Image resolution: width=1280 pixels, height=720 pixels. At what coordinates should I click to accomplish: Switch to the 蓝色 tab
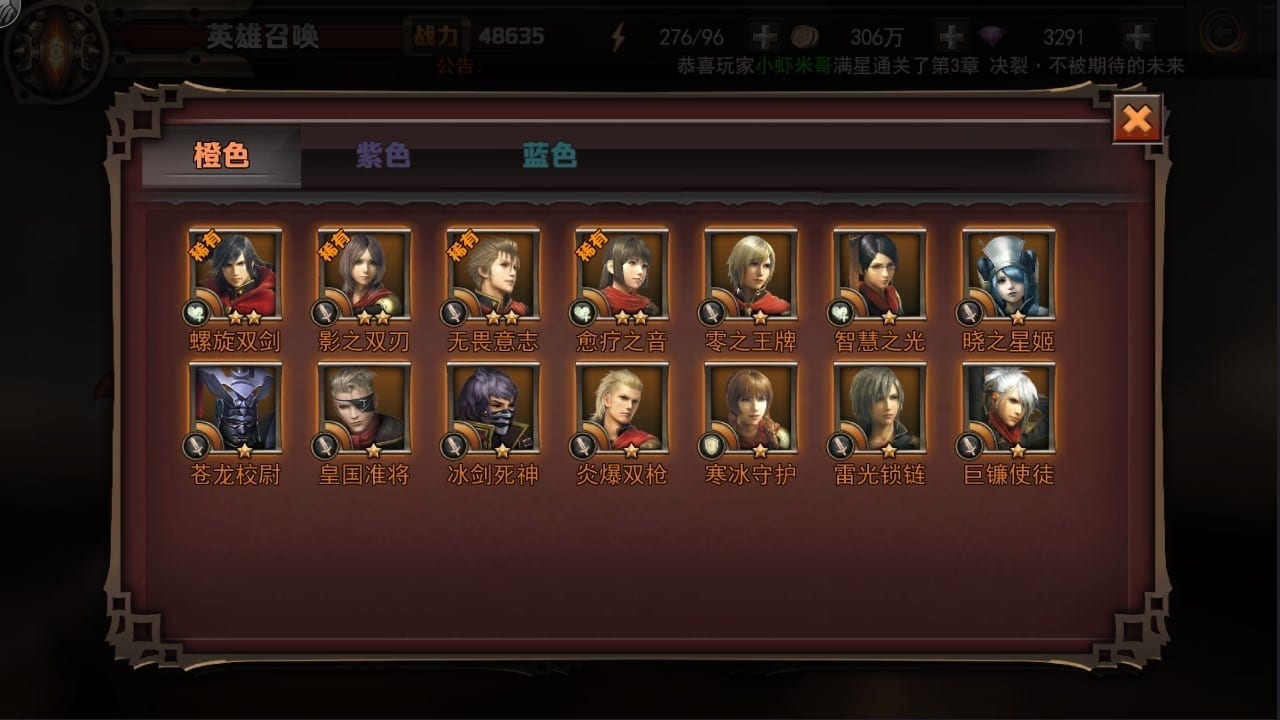pyautogui.click(x=549, y=156)
